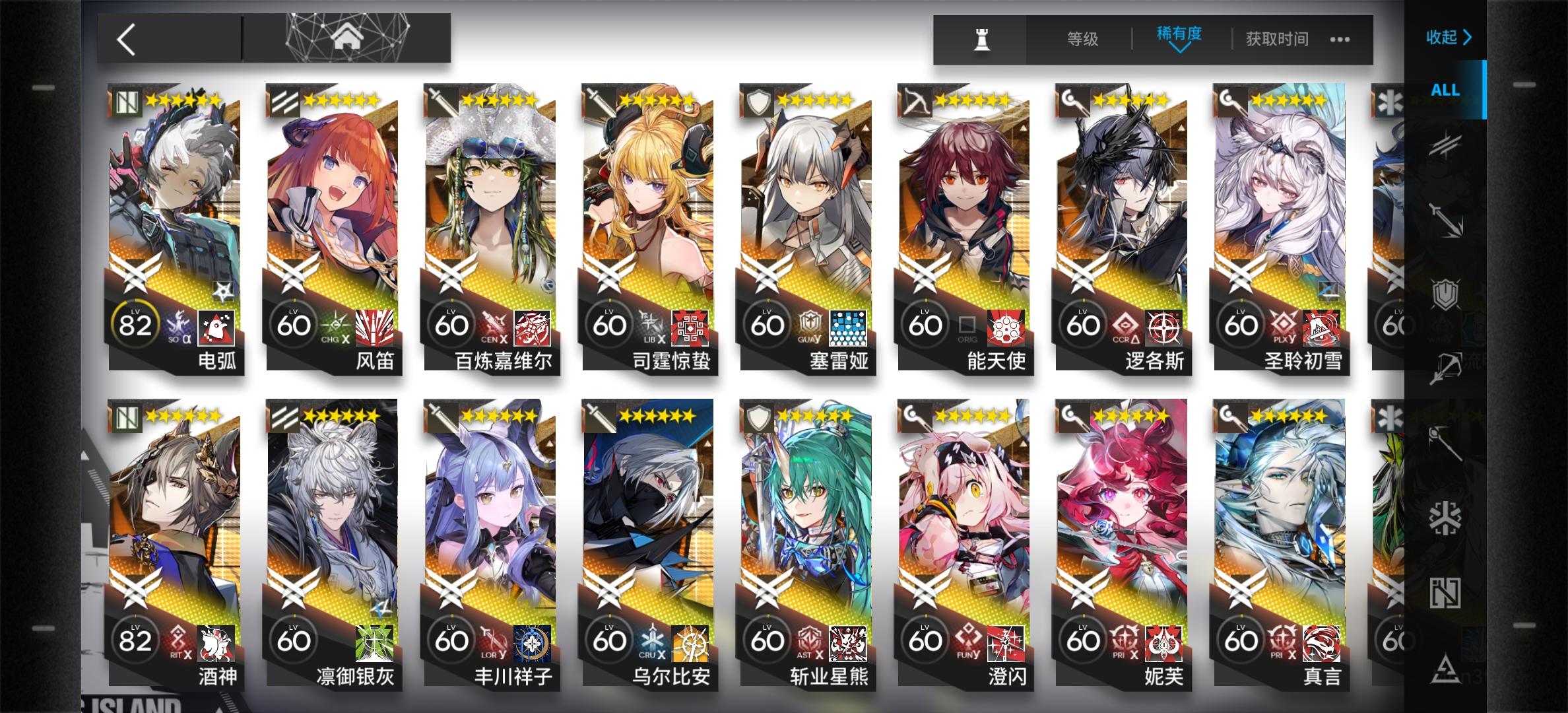Open the ... more sorting options

coord(1339,39)
